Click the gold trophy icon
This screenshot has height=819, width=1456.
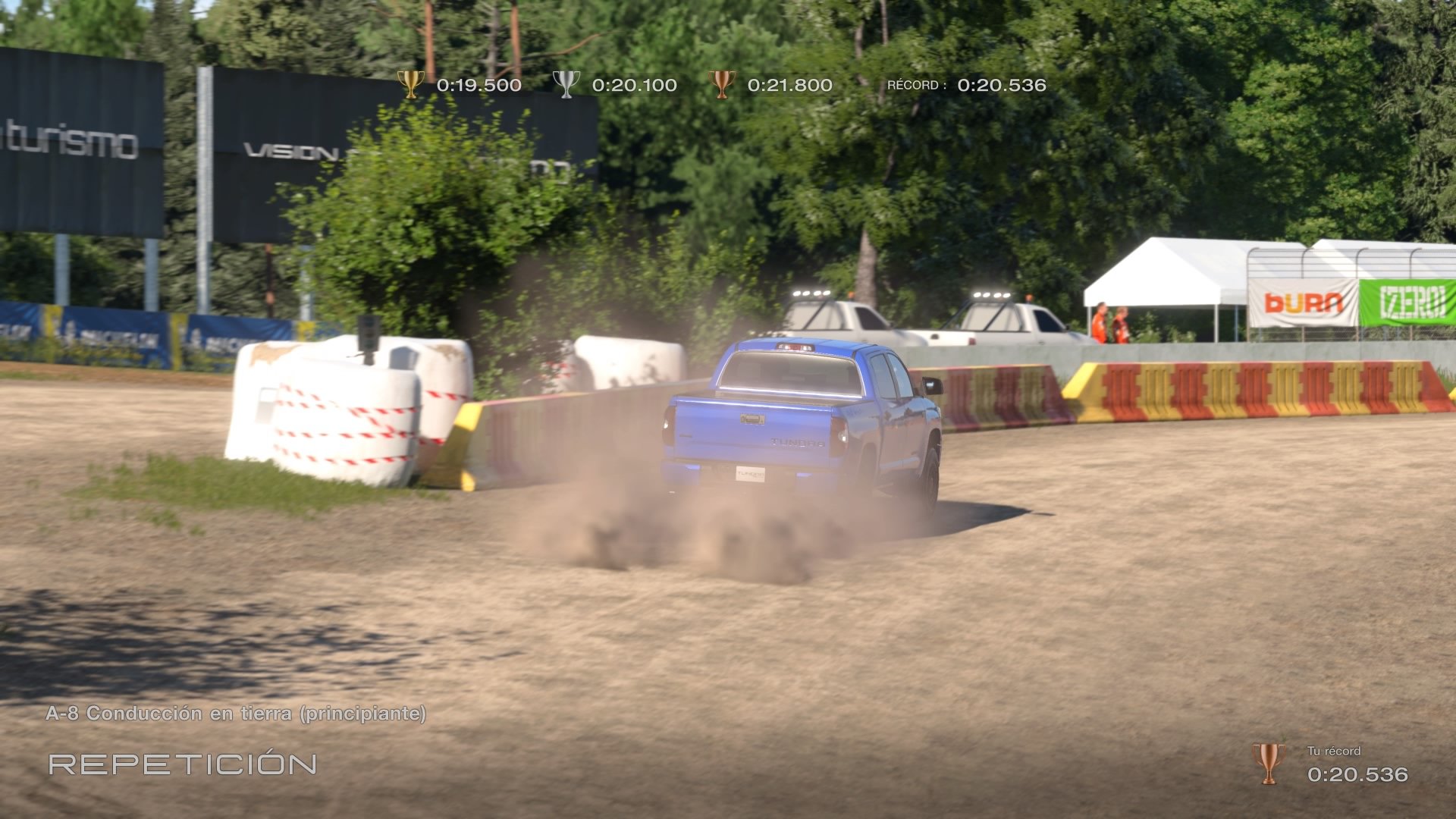point(409,85)
